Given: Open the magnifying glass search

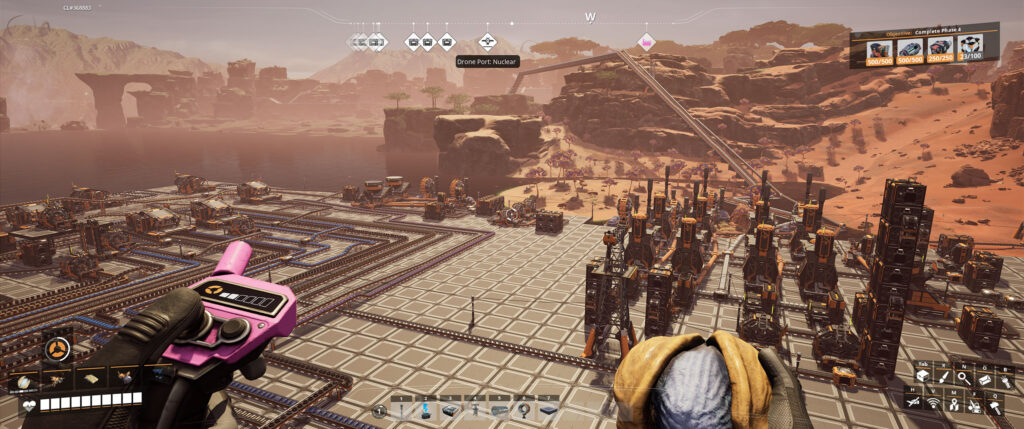Looking at the screenshot, I should pyautogui.click(x=962, y=377).
